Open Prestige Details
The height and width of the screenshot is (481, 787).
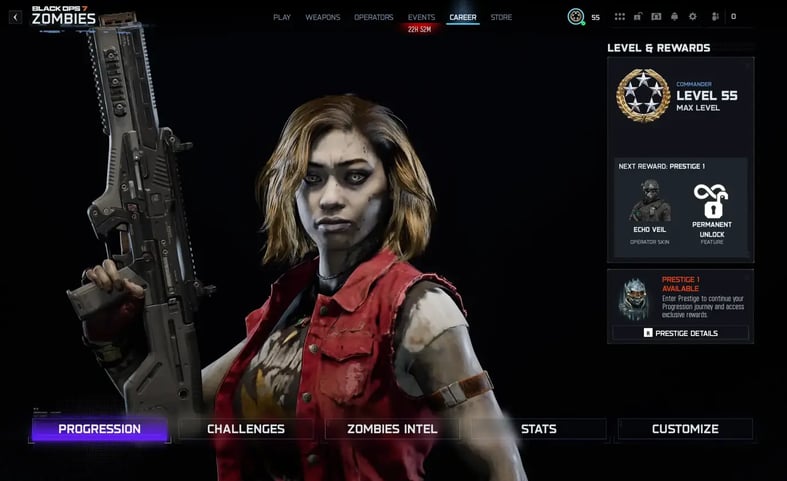click(680, 333)
